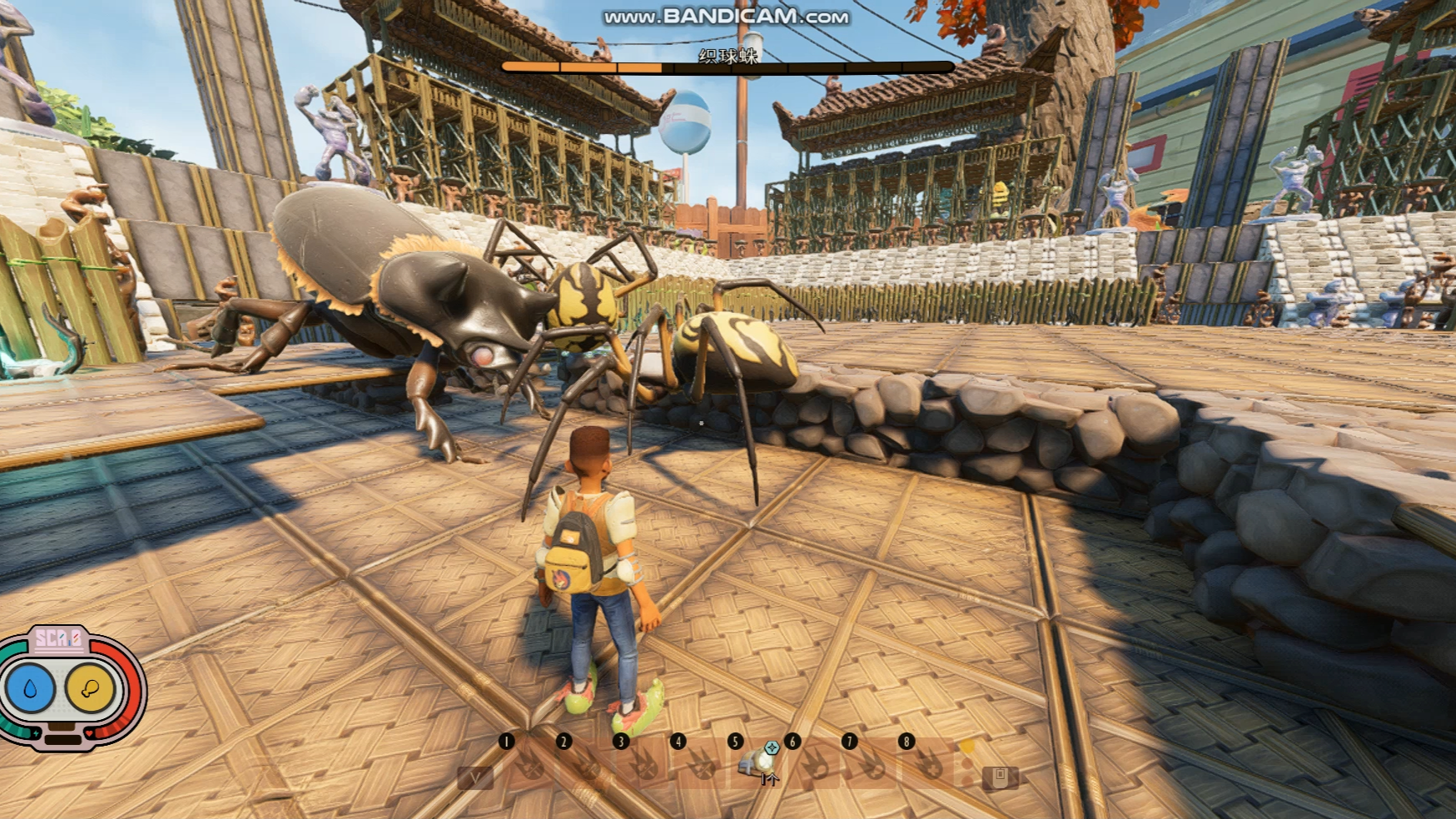Select empty hotbar slot 1
1456x819 pixels.
point(529,765)
